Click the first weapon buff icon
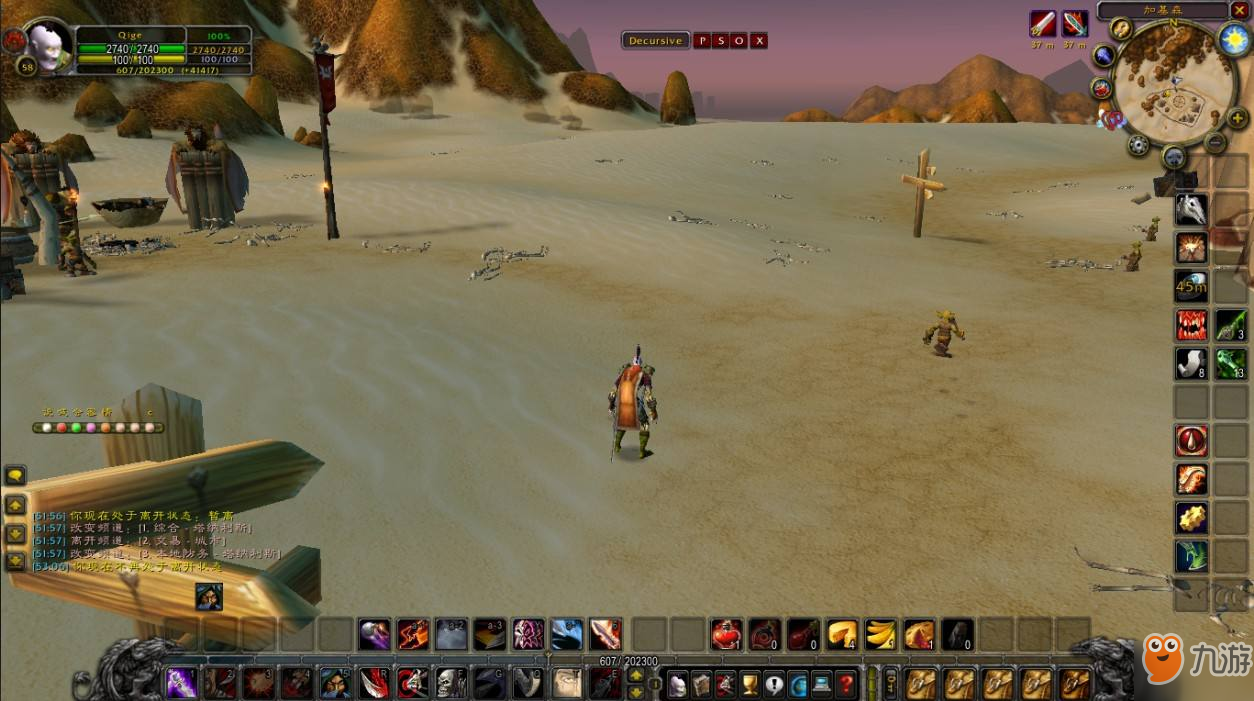1254x701 pixels. tap(1043, 24)
